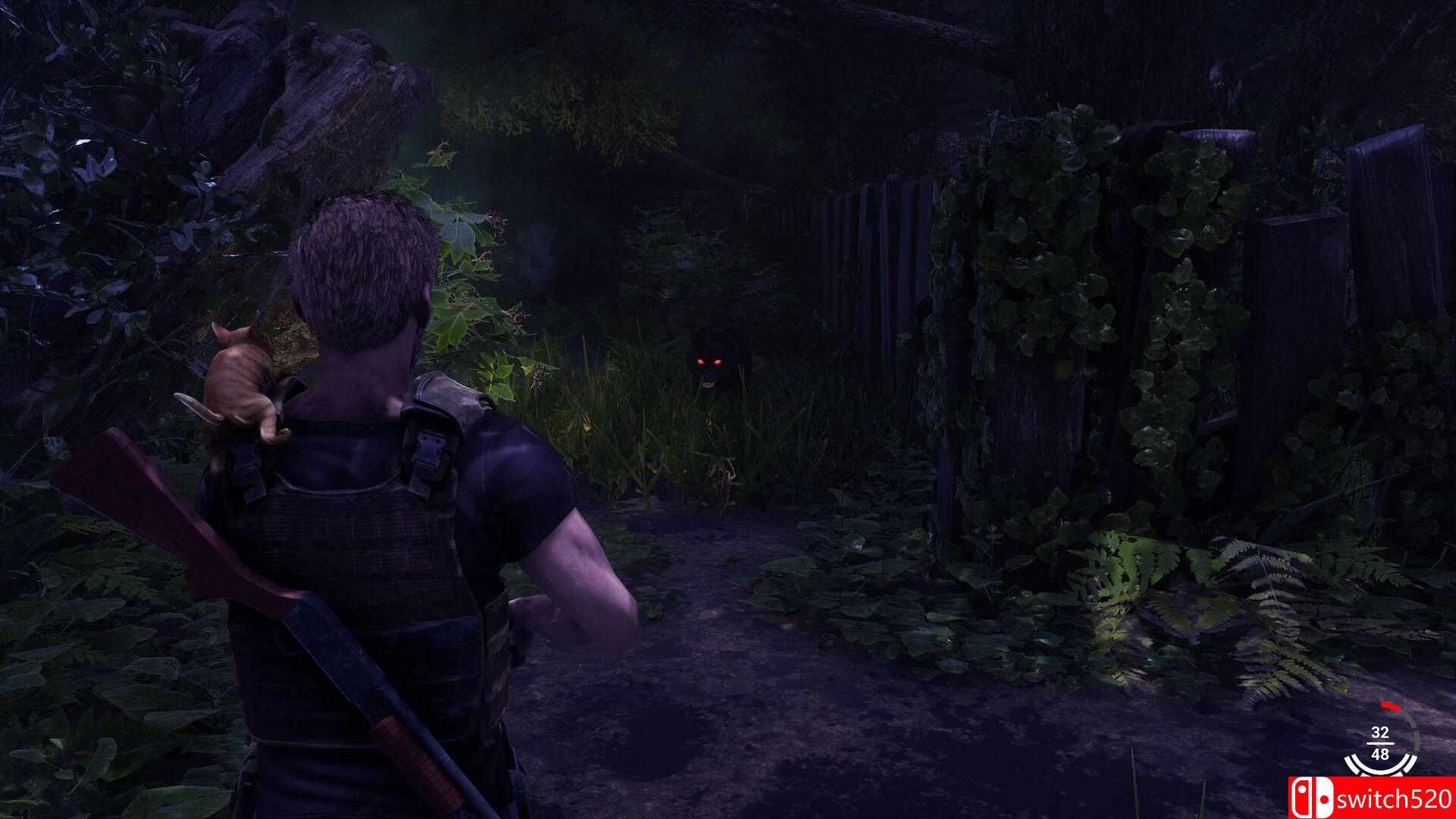This screenshot has height=819, width=1456.
Task: Expand the ammo counter panel
Action: coord(1379,743)
